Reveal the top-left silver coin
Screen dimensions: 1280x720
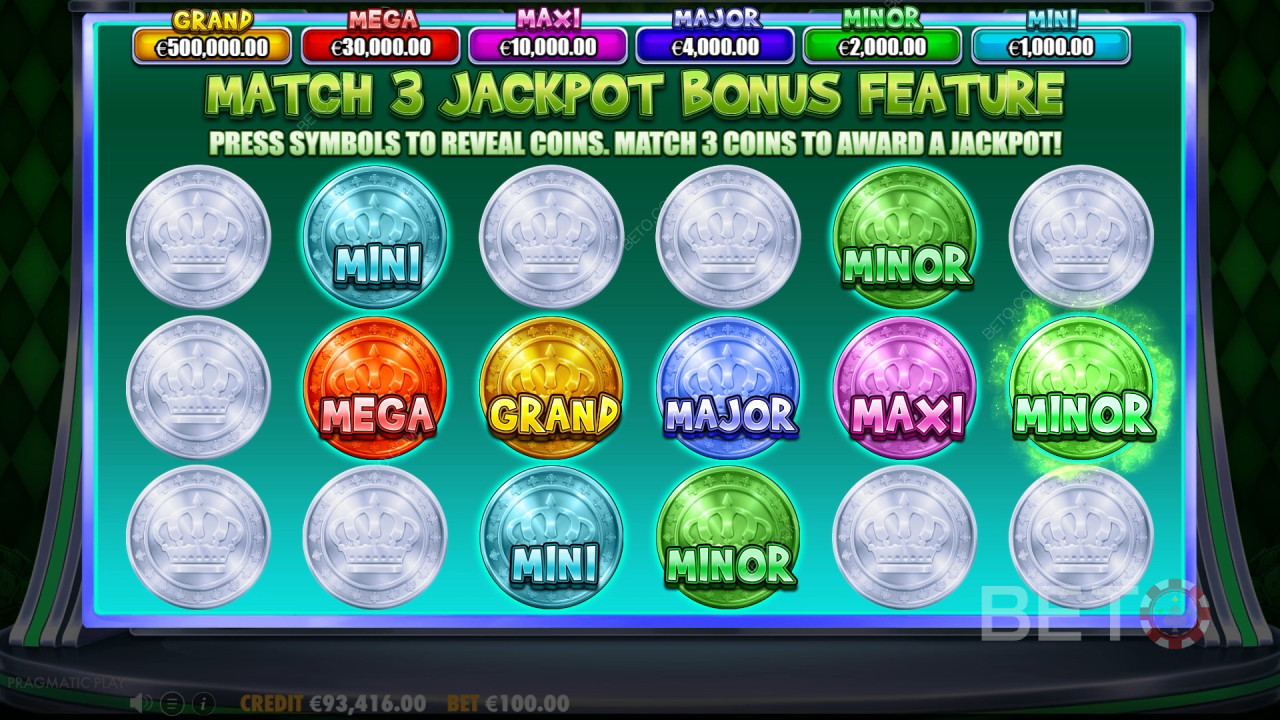coord(199,237)
